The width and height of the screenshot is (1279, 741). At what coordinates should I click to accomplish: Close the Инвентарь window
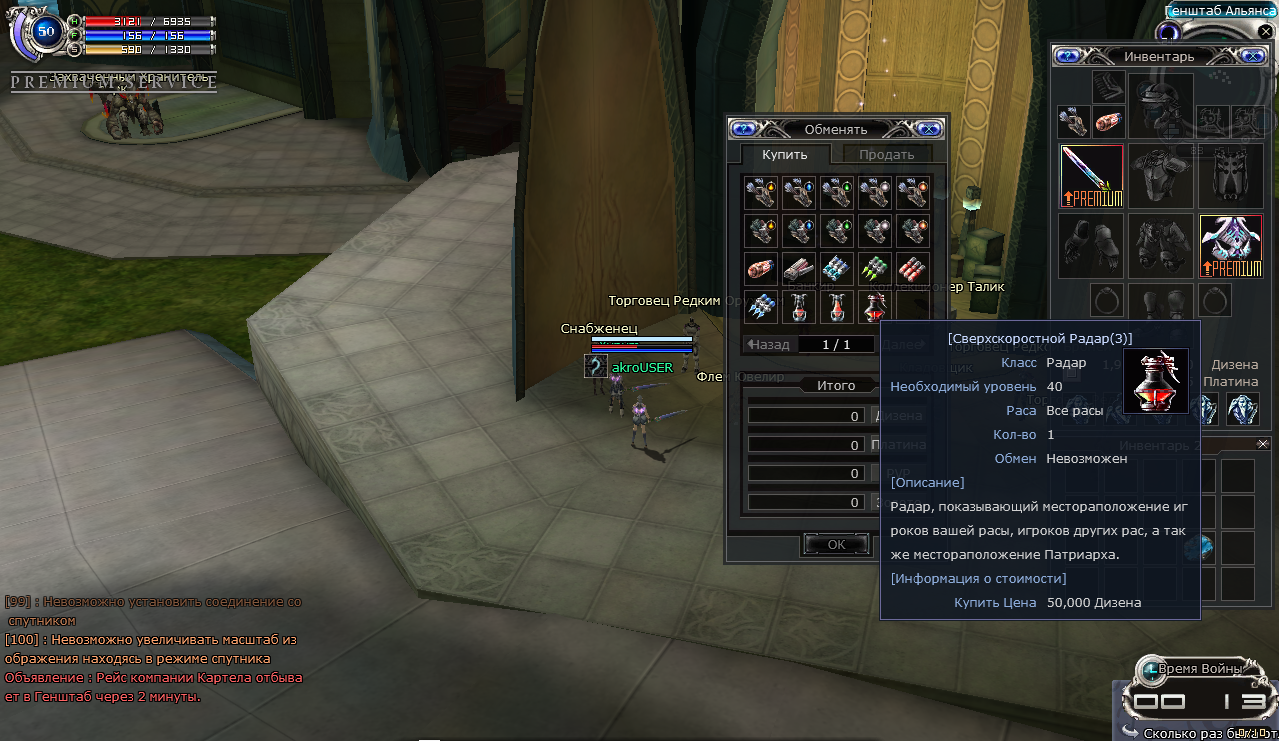point(1250,56)
